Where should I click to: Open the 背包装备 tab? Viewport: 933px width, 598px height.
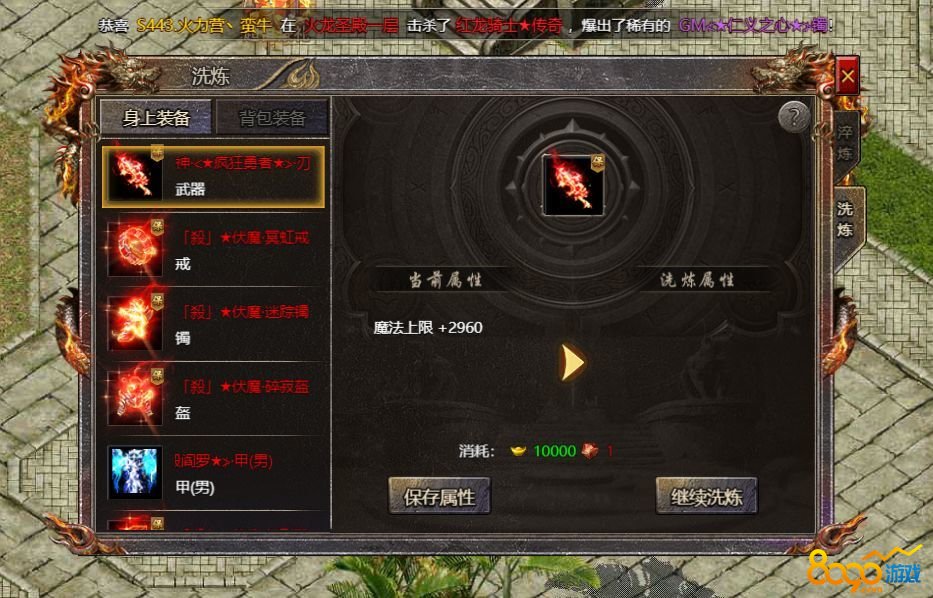tap(272, 118)
